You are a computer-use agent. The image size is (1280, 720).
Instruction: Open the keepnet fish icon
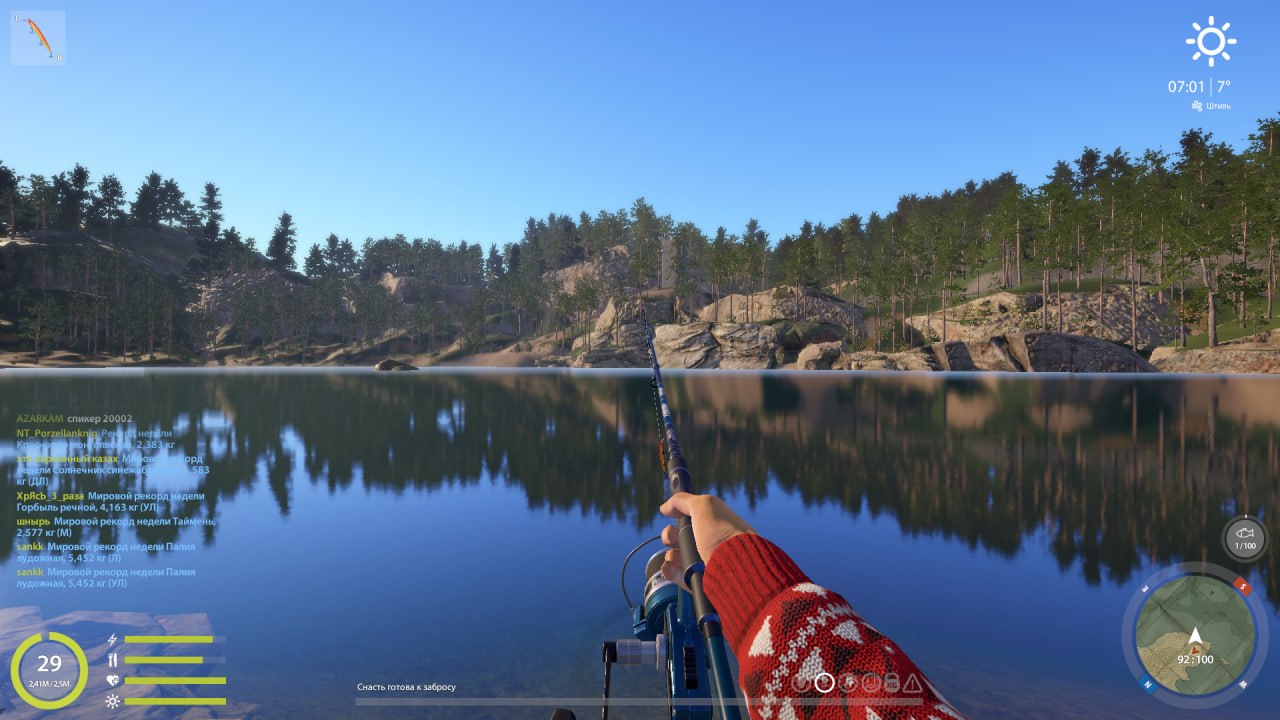coord(1244,532)
